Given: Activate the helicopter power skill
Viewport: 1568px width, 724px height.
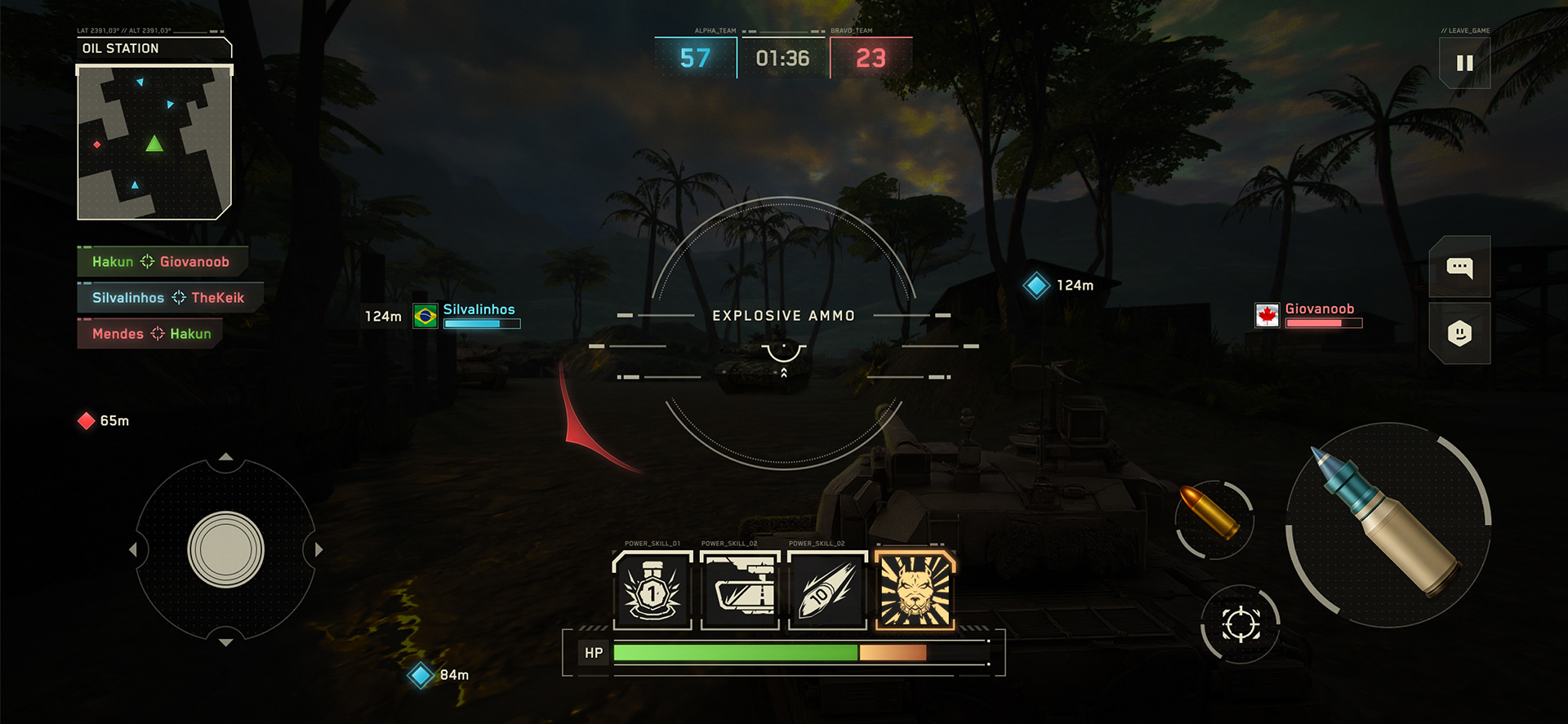Looking at the screenshot, I should pyautogui.click(x=740, y=590).
